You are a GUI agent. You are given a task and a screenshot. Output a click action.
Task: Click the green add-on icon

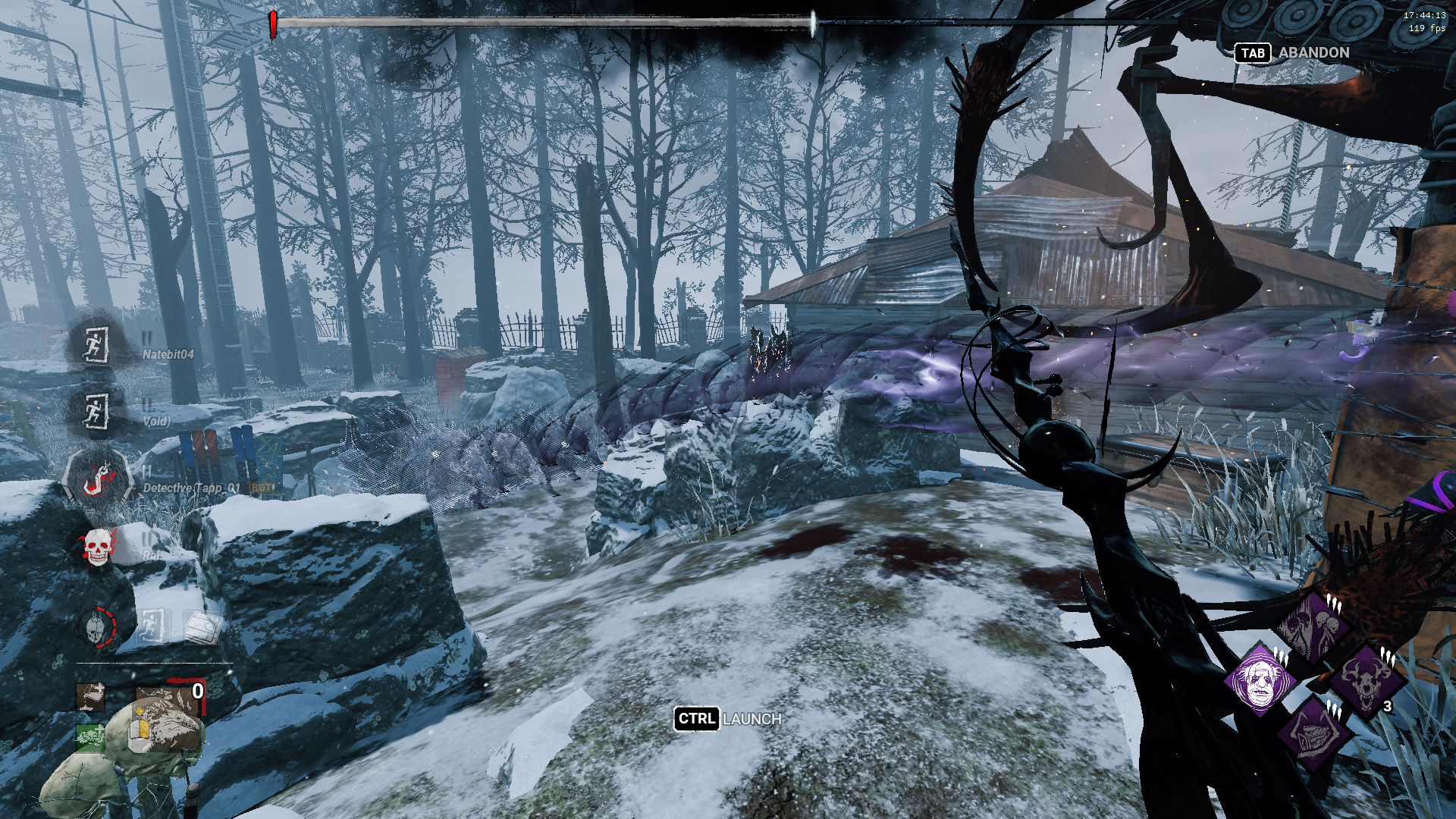(90, 736)
